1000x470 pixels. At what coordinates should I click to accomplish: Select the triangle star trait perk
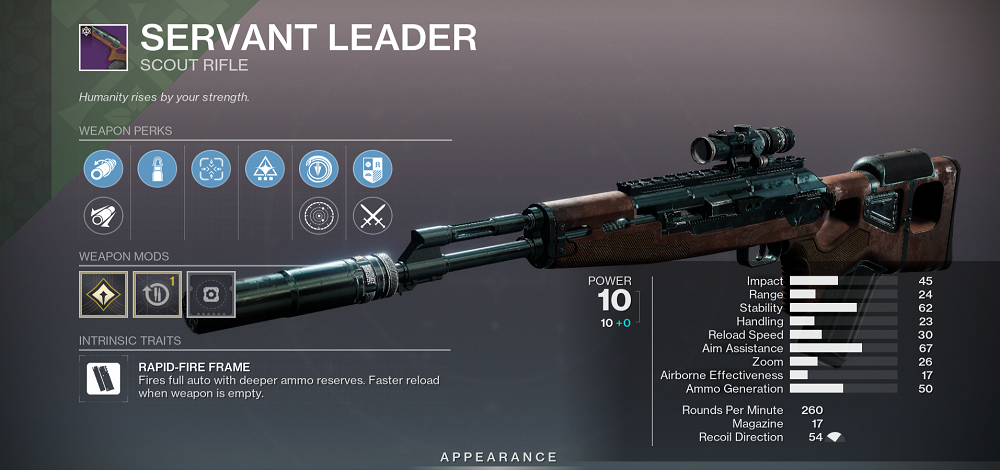265,169
